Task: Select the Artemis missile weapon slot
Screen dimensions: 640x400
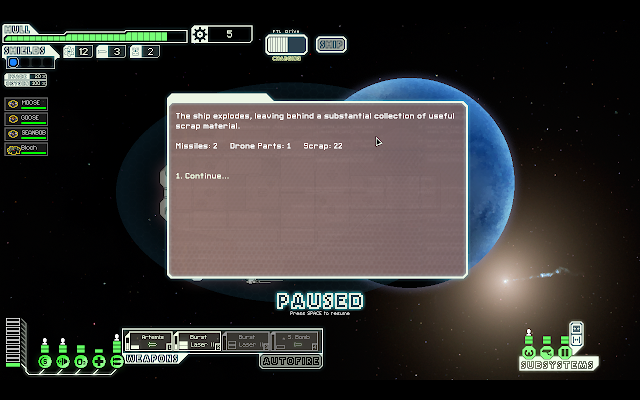Action: (x=148, y=341)
